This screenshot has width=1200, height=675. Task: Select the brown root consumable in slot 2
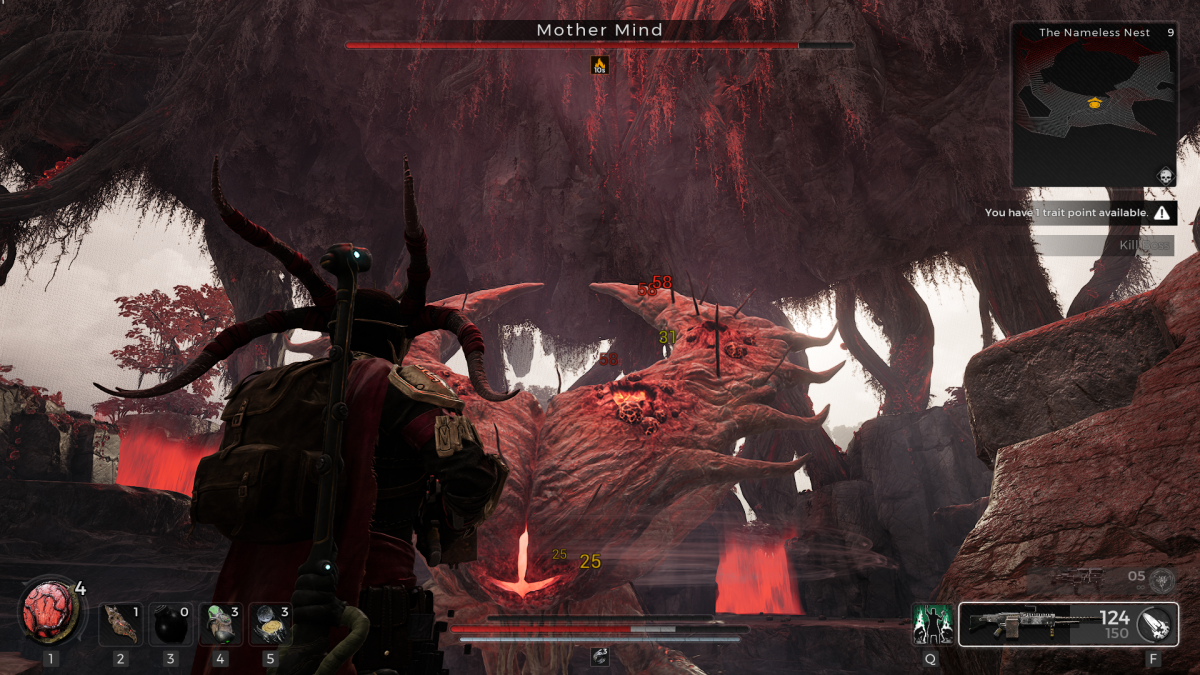[x=121, y=624]
